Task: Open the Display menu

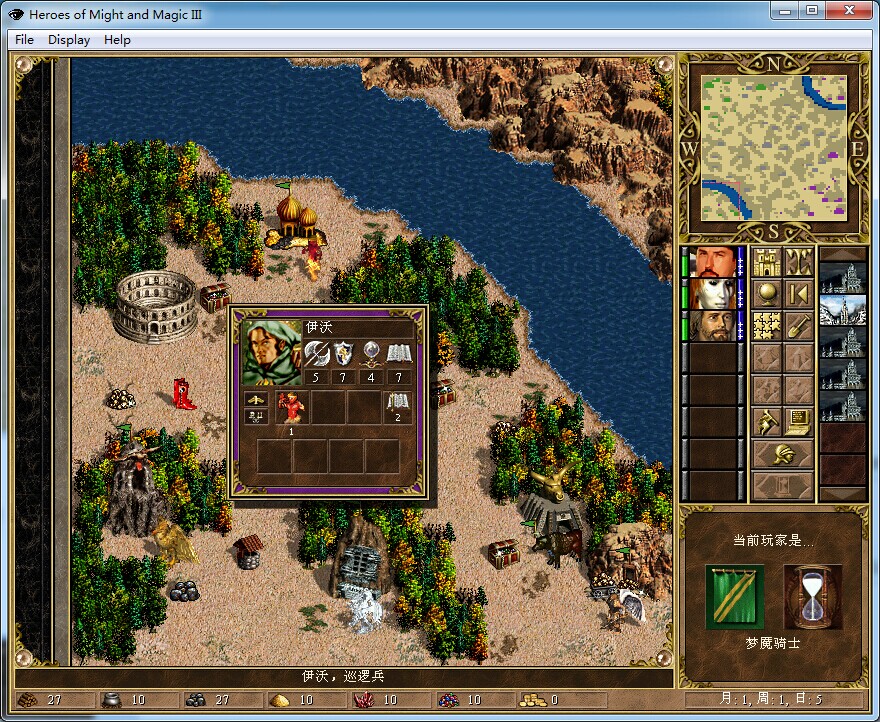Action: (69, 40)
